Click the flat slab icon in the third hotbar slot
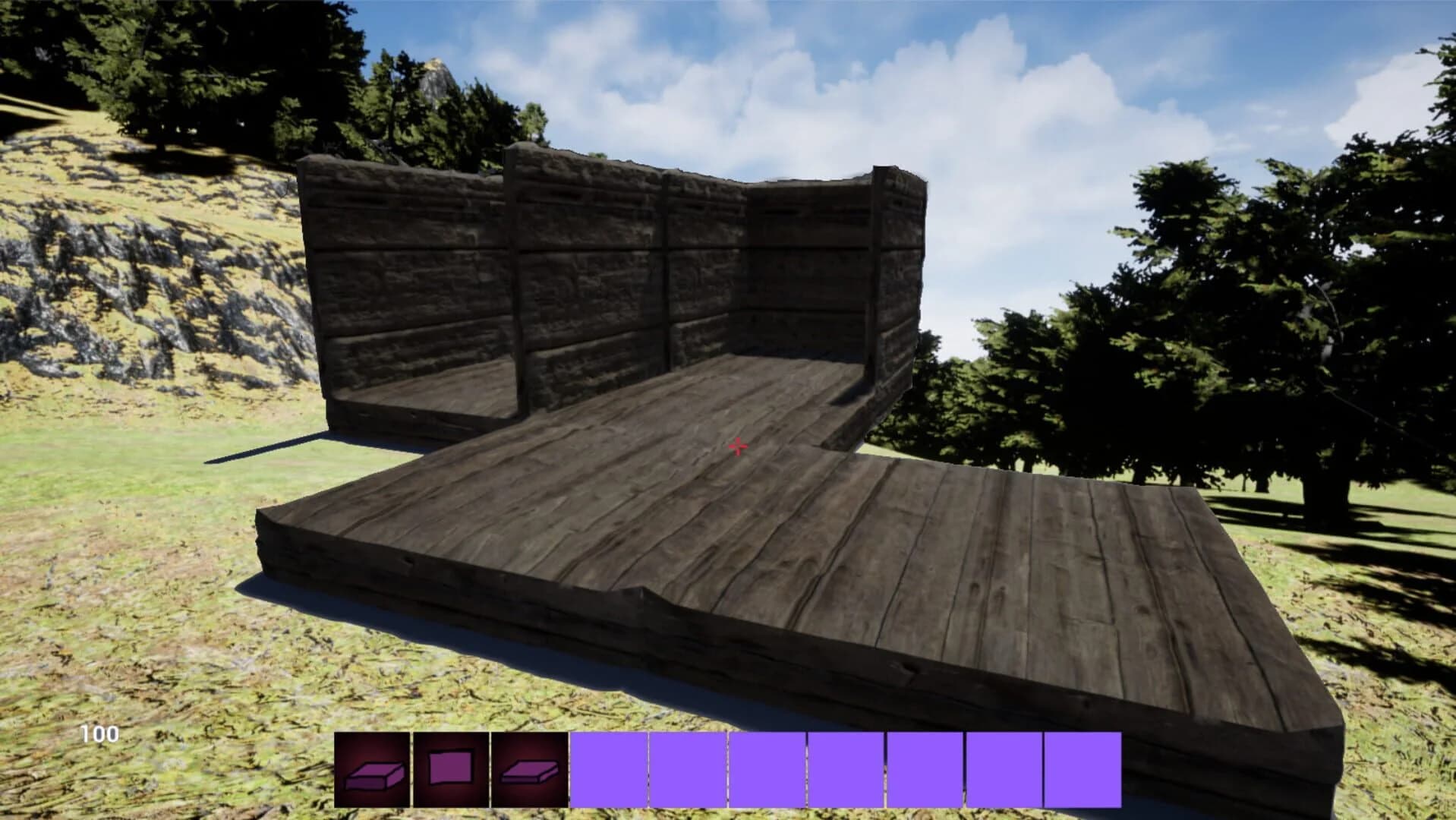Screen dimensions: 1456x820 click(528, 768)
